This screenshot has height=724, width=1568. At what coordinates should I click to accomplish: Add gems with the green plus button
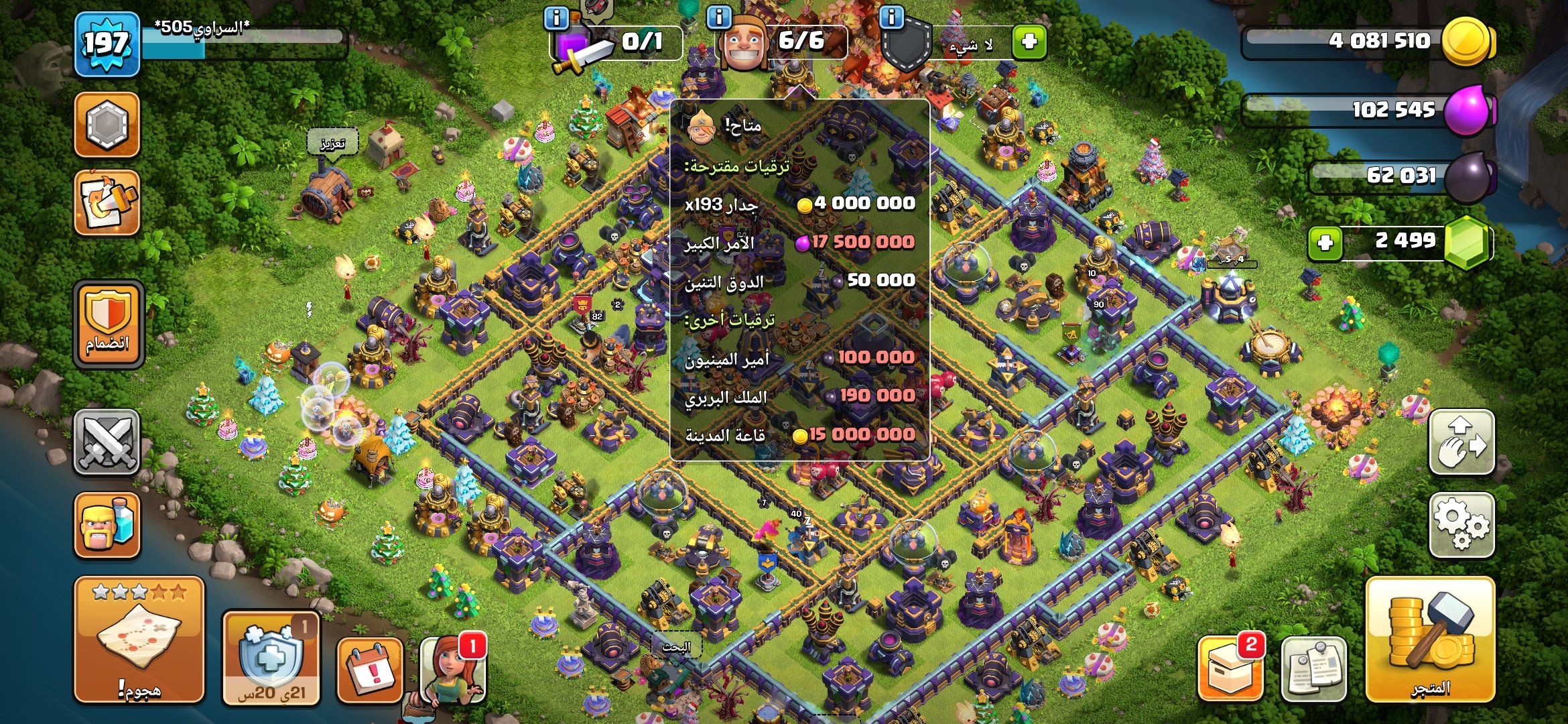coord(1325,243)
